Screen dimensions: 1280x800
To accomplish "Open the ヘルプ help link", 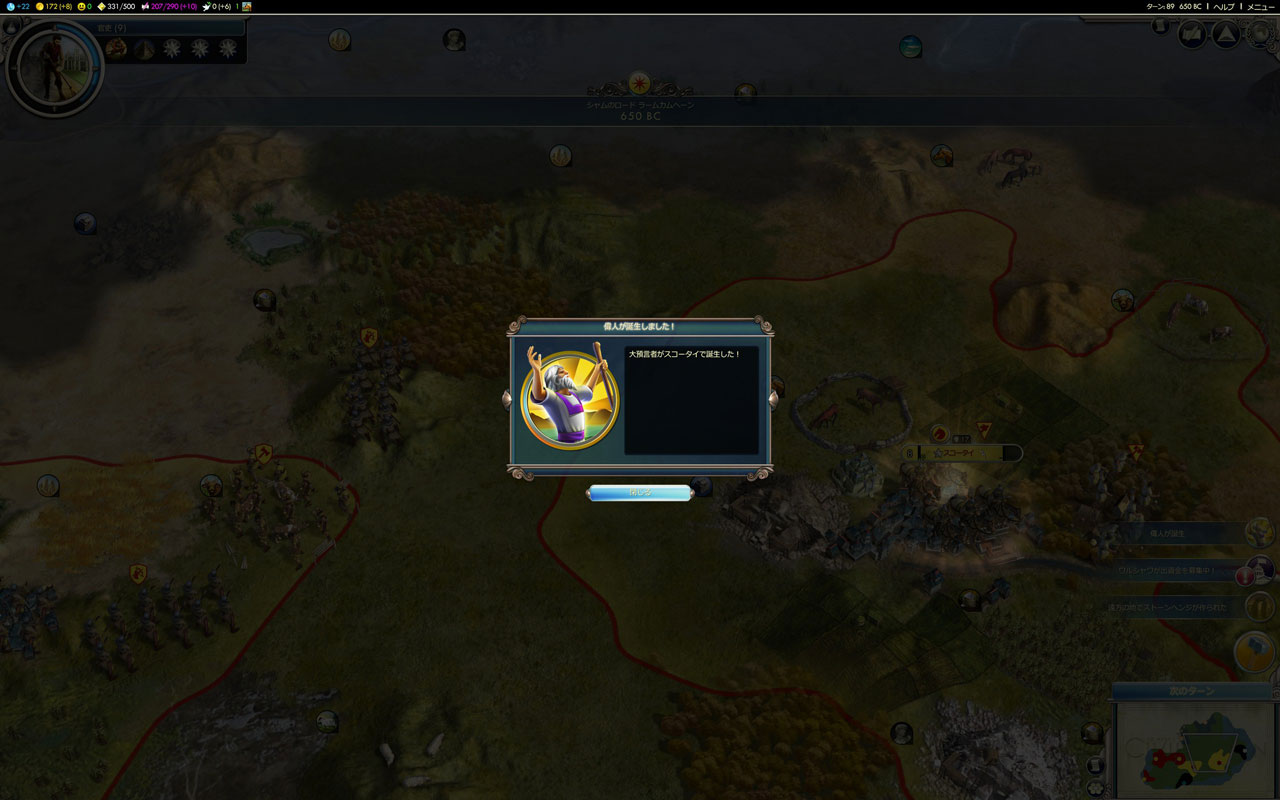I will (1224, 6).
